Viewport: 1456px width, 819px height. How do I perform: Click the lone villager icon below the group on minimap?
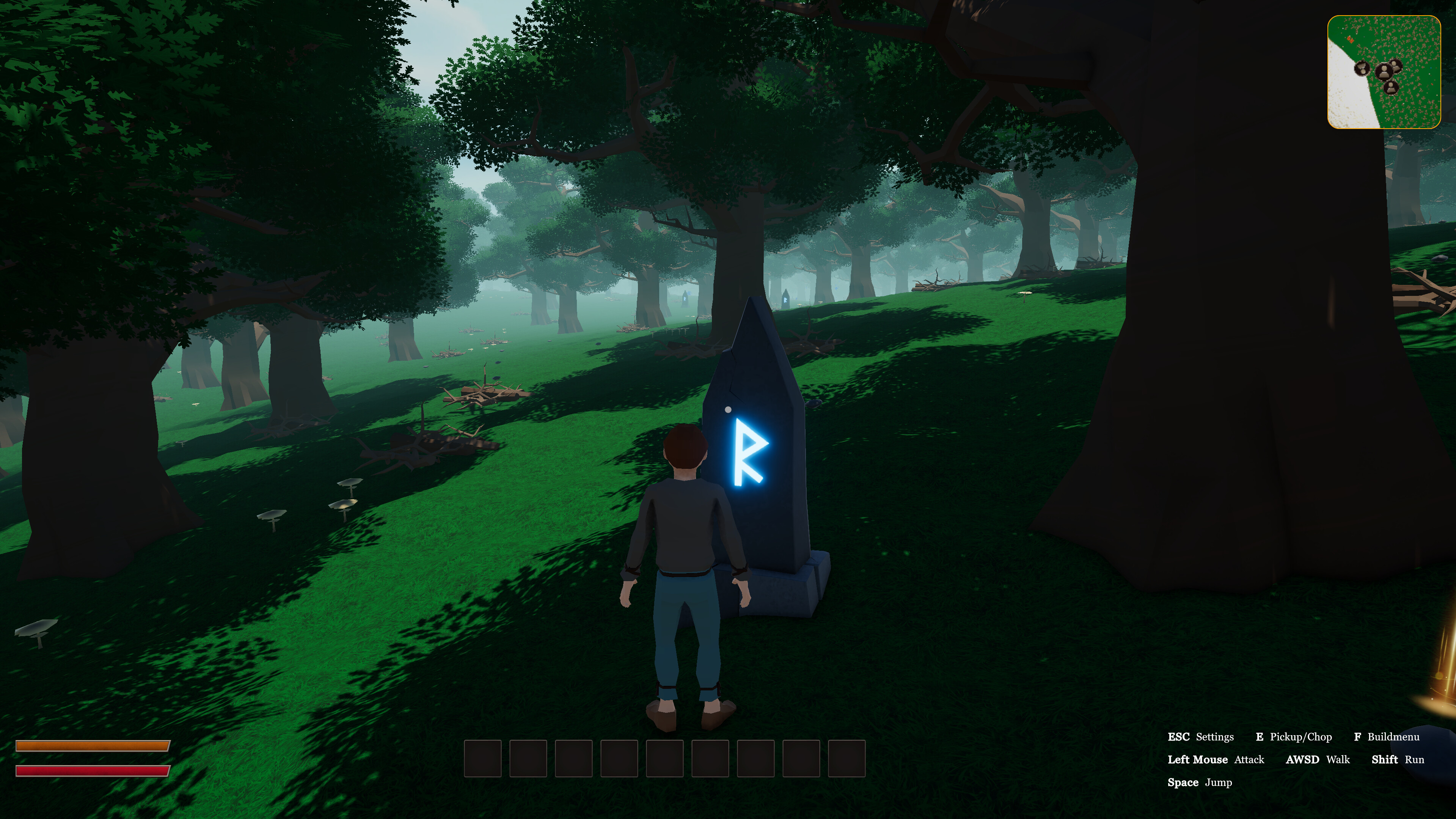[x=1391, y=89]
